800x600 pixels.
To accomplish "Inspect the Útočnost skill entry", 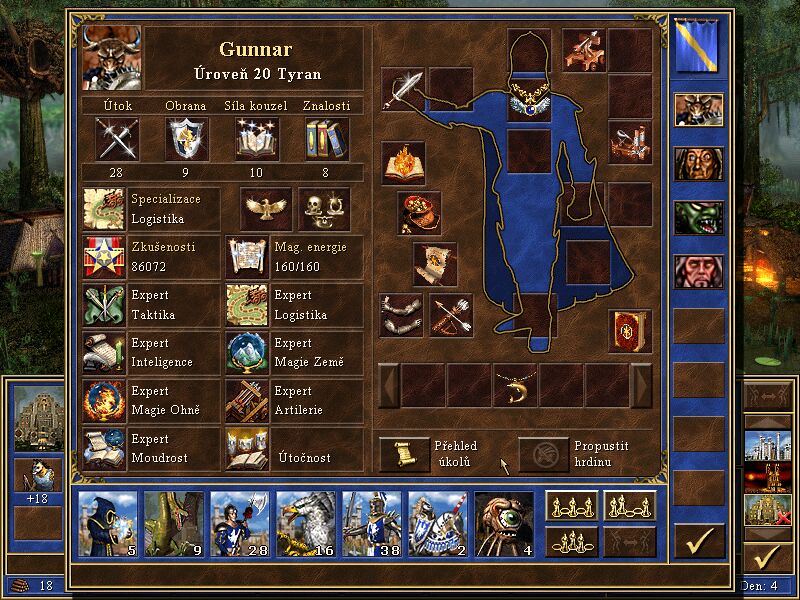I will coord(247,448).
